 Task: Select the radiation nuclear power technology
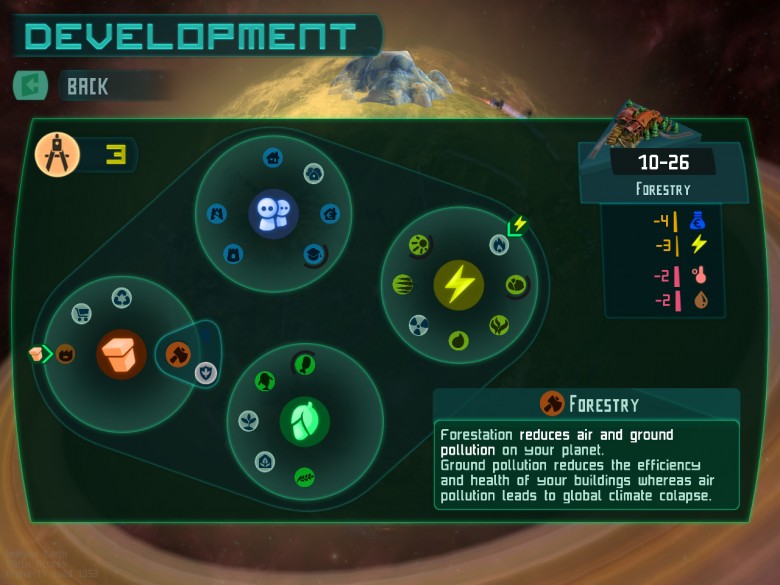tap(419, 324)
